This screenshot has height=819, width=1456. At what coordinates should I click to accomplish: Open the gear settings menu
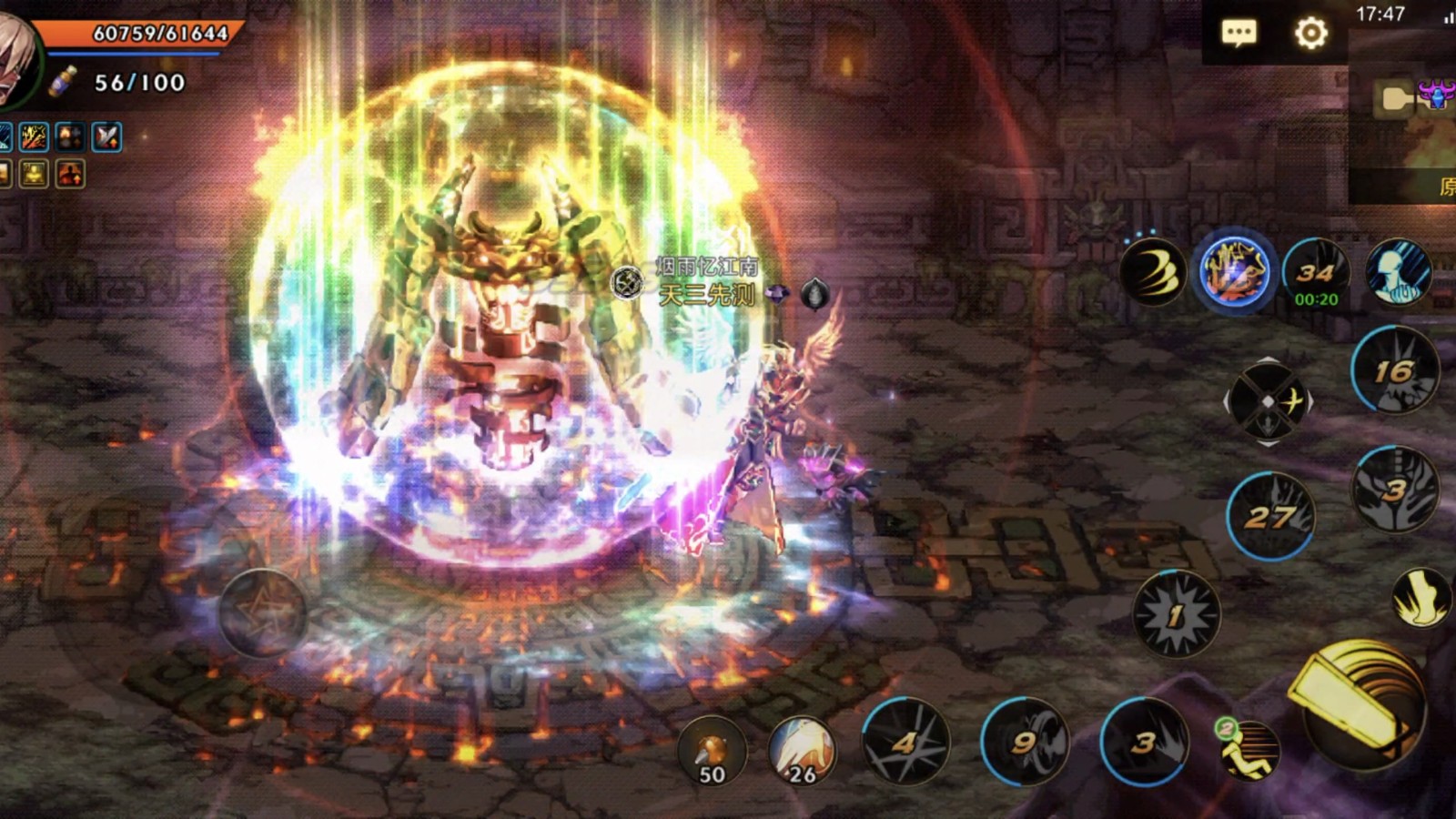tap(1310, 34)
